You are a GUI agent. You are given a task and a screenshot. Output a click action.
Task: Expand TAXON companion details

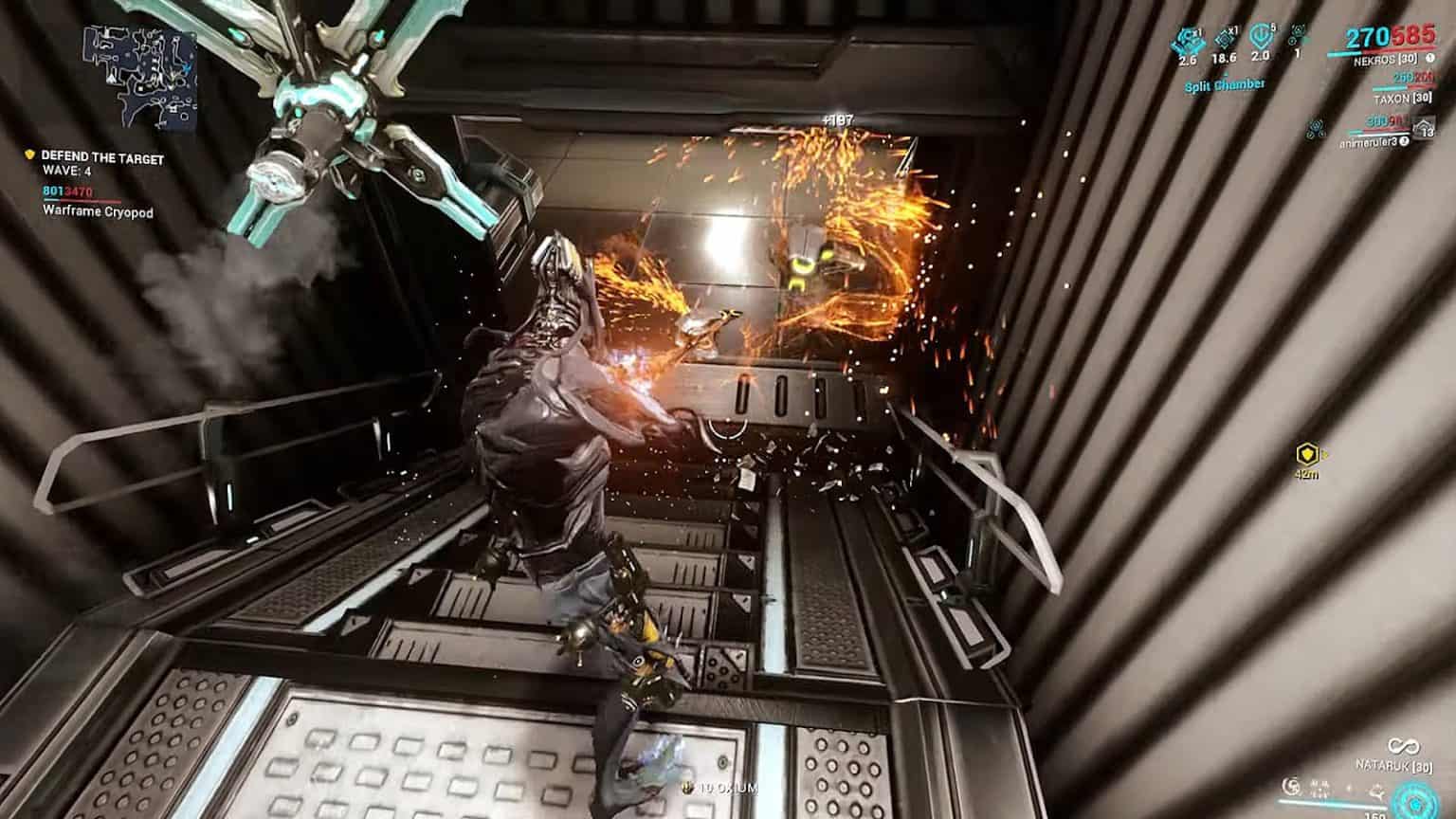(x=1403, y=98)
